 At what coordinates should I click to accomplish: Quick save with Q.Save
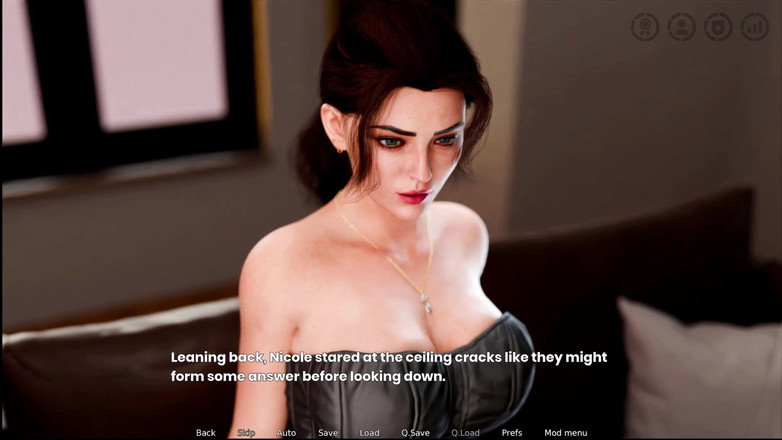pos(415,433)
